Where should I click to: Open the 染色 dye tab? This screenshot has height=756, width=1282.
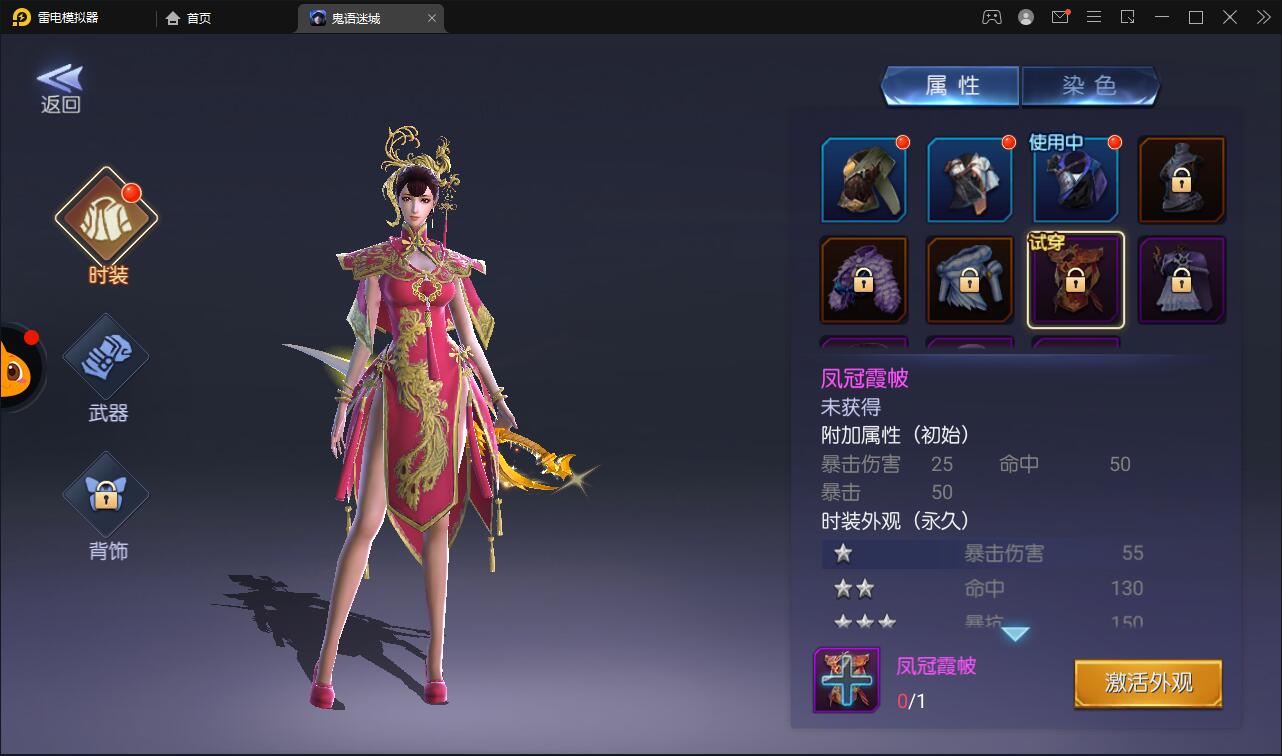[x=1089, y=86]
